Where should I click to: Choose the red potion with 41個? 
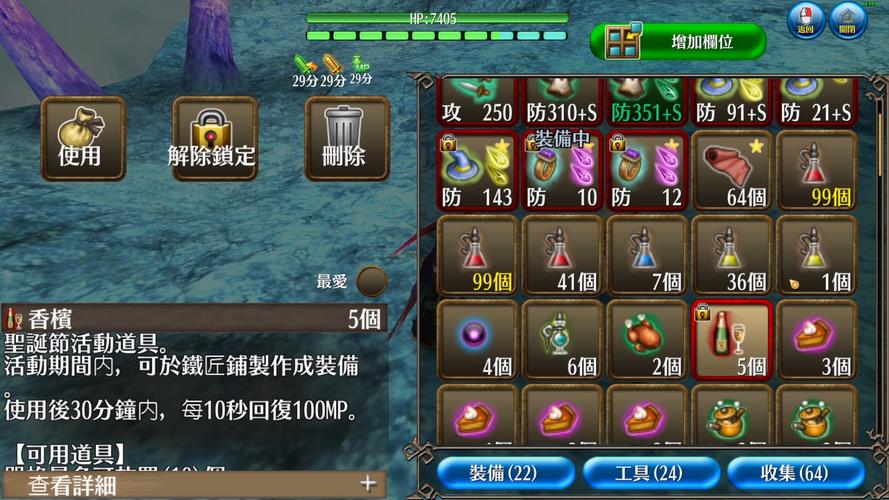tap(562, 255)
